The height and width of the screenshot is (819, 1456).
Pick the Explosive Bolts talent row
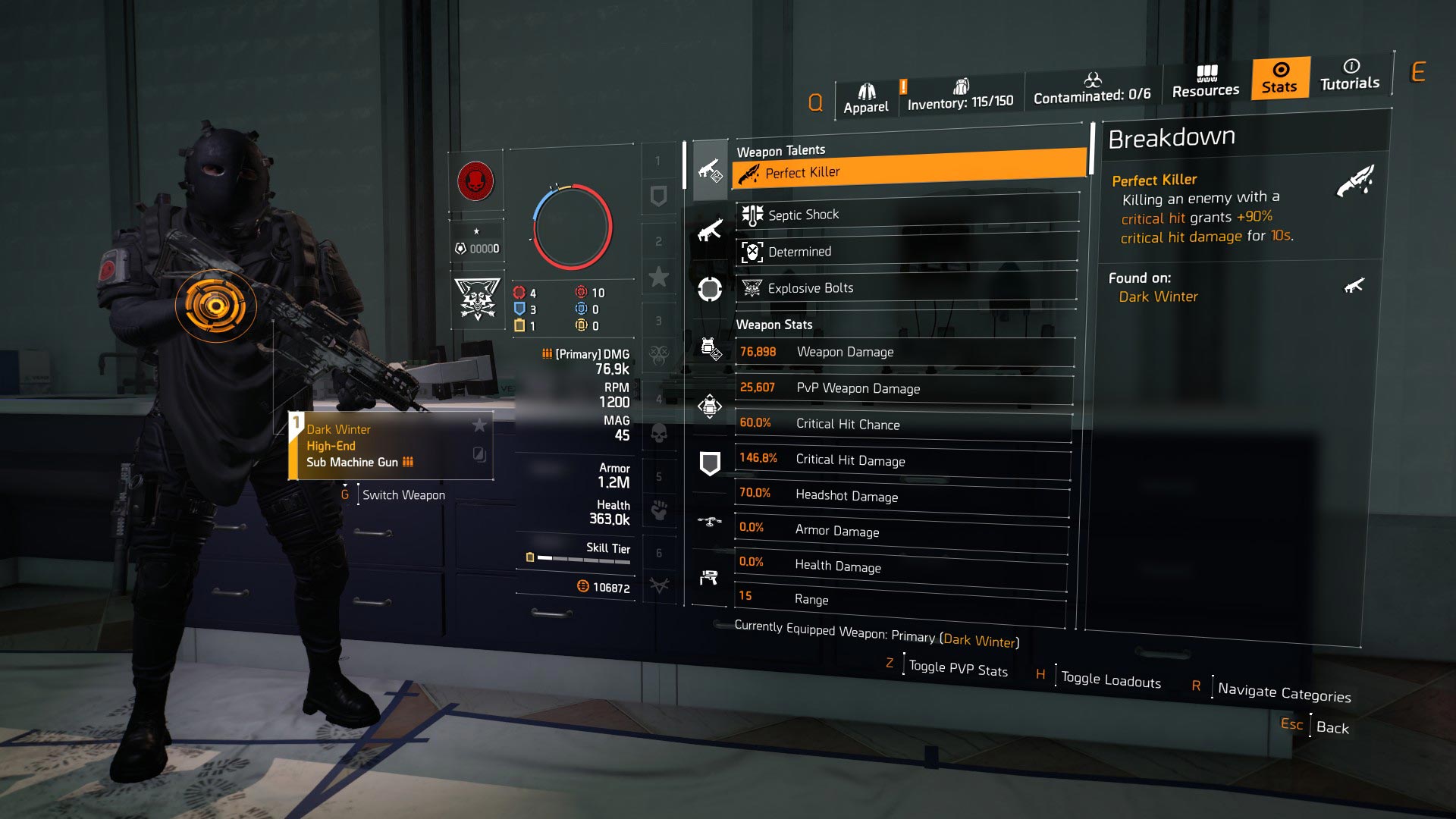pyautogui.click(x=906, y=288)
